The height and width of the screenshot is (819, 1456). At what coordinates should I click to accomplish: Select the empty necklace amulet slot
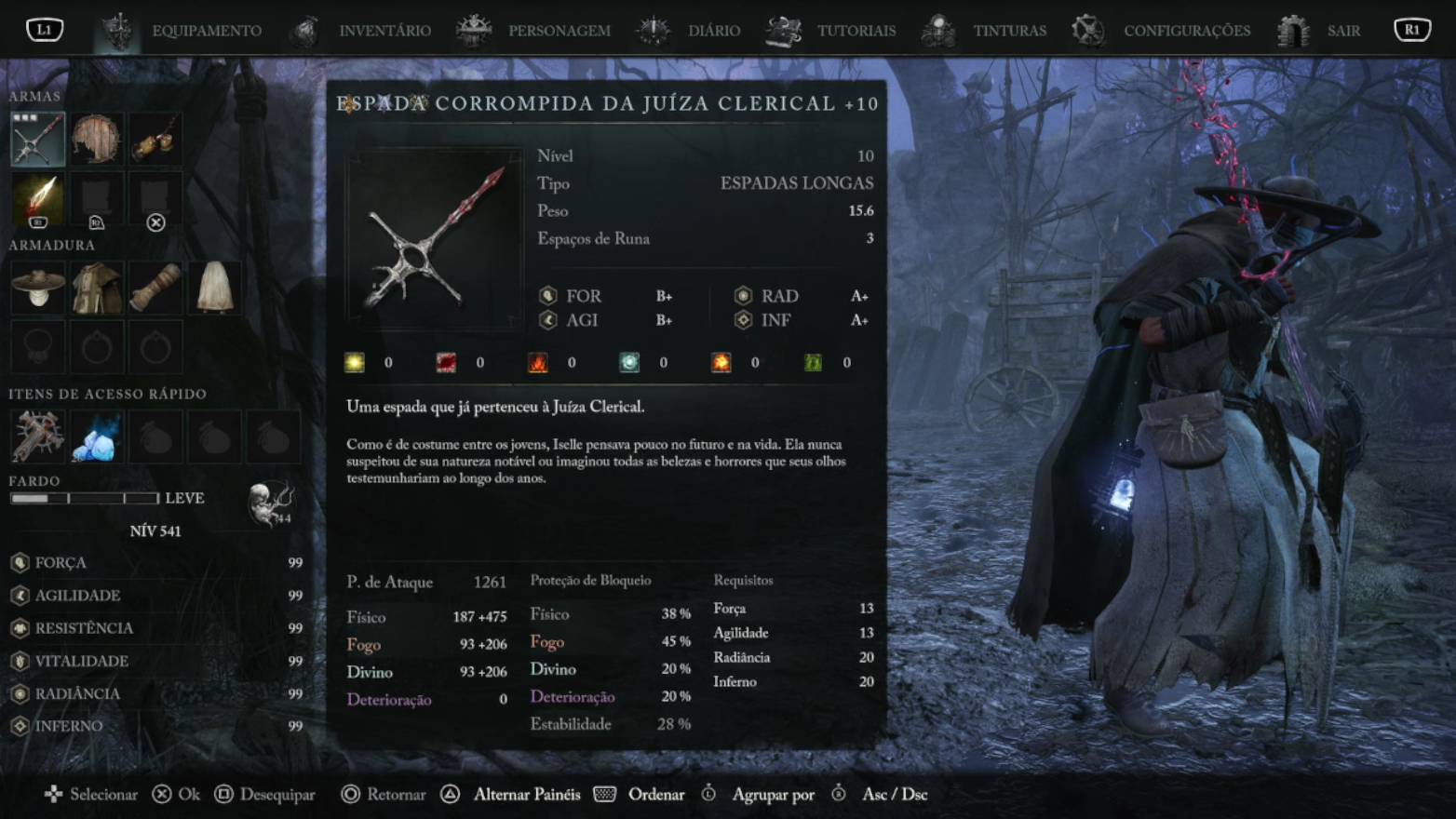pyautogui.click(x=37, y=347)
